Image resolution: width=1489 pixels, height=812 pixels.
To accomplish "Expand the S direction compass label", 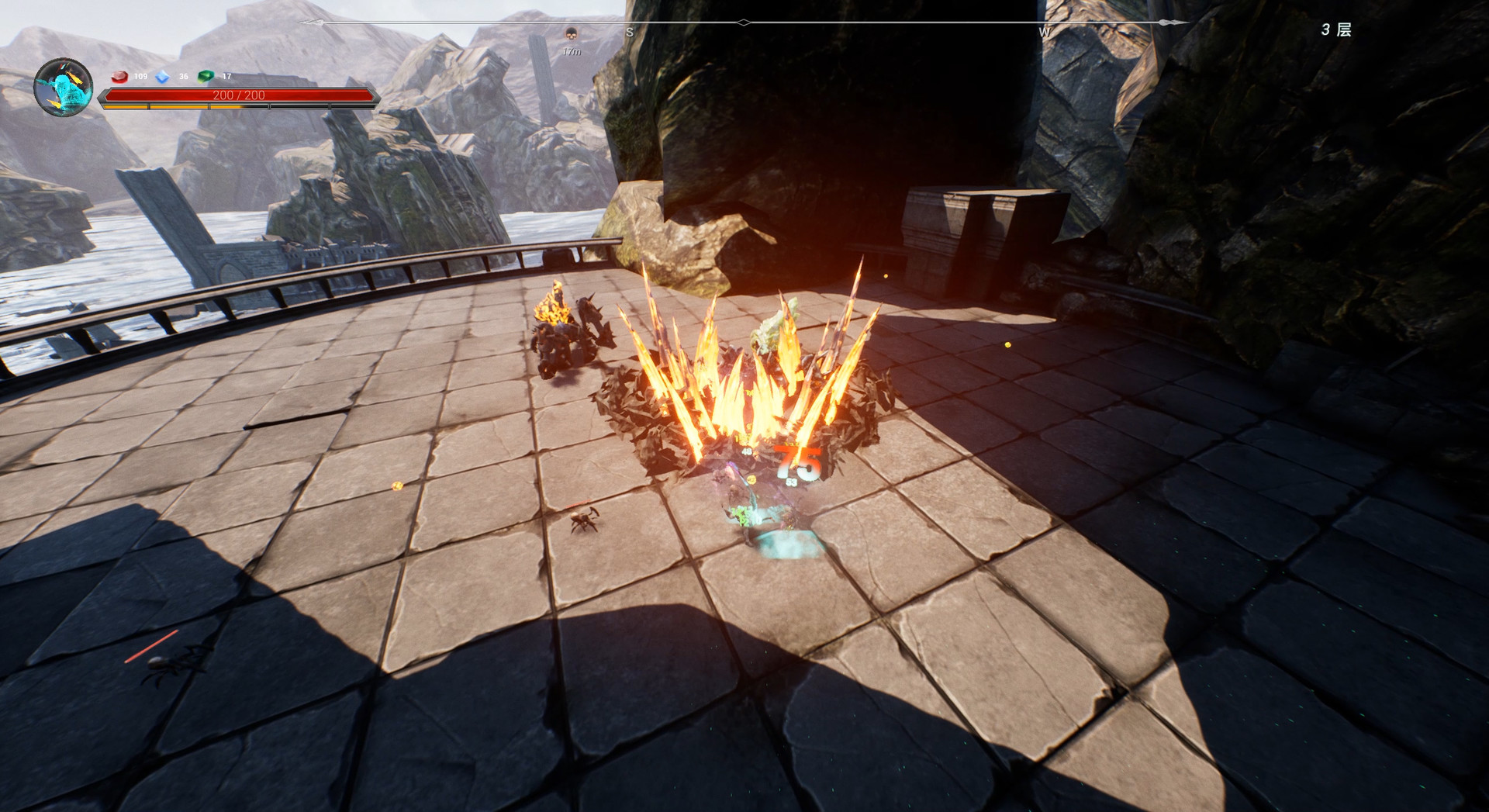I will pyautogui.click(x=630, y=33).
